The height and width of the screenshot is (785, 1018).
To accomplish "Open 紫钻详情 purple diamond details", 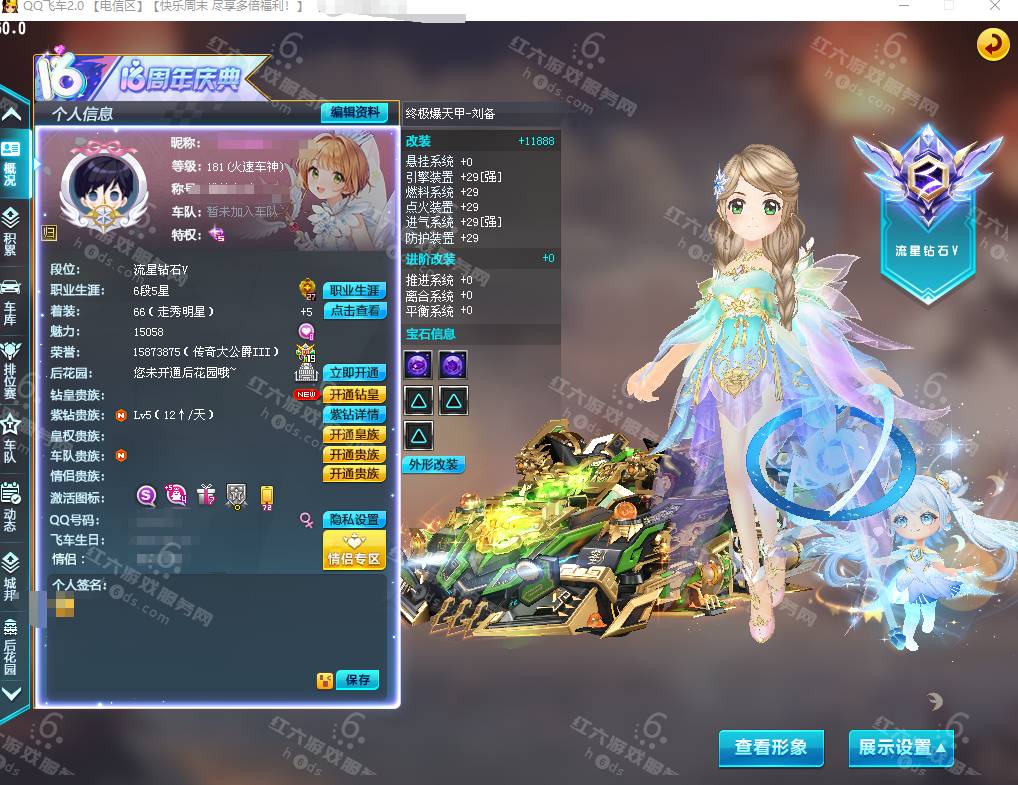I will point(354,414).
